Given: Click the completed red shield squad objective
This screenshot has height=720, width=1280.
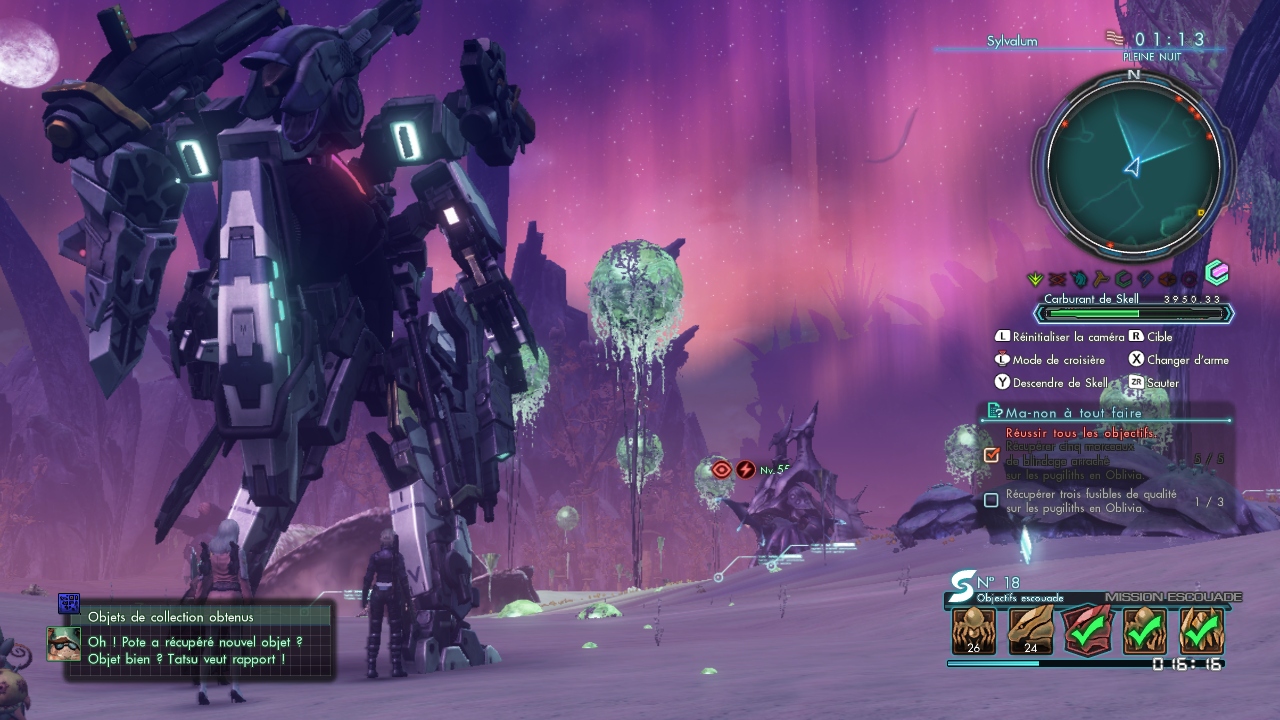Looking at the screenshot, I should click(x=1088, y=630).
